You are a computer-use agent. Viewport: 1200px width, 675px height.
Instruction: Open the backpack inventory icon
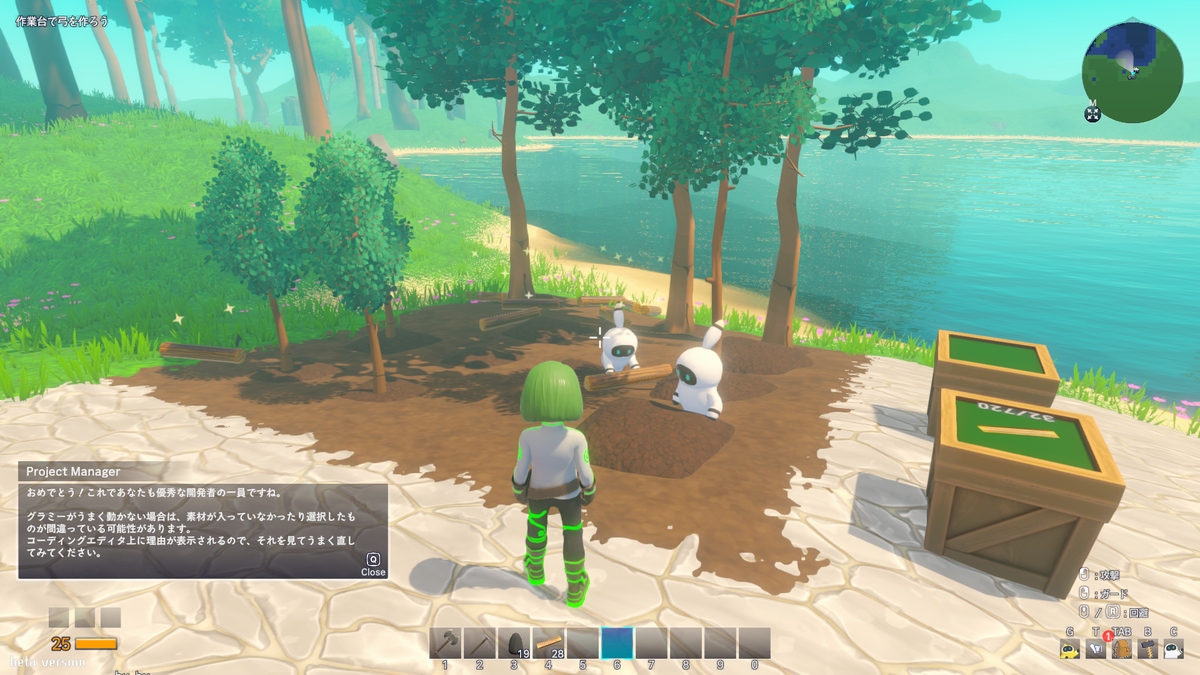pyautogui.click(x=1122, y=649)
